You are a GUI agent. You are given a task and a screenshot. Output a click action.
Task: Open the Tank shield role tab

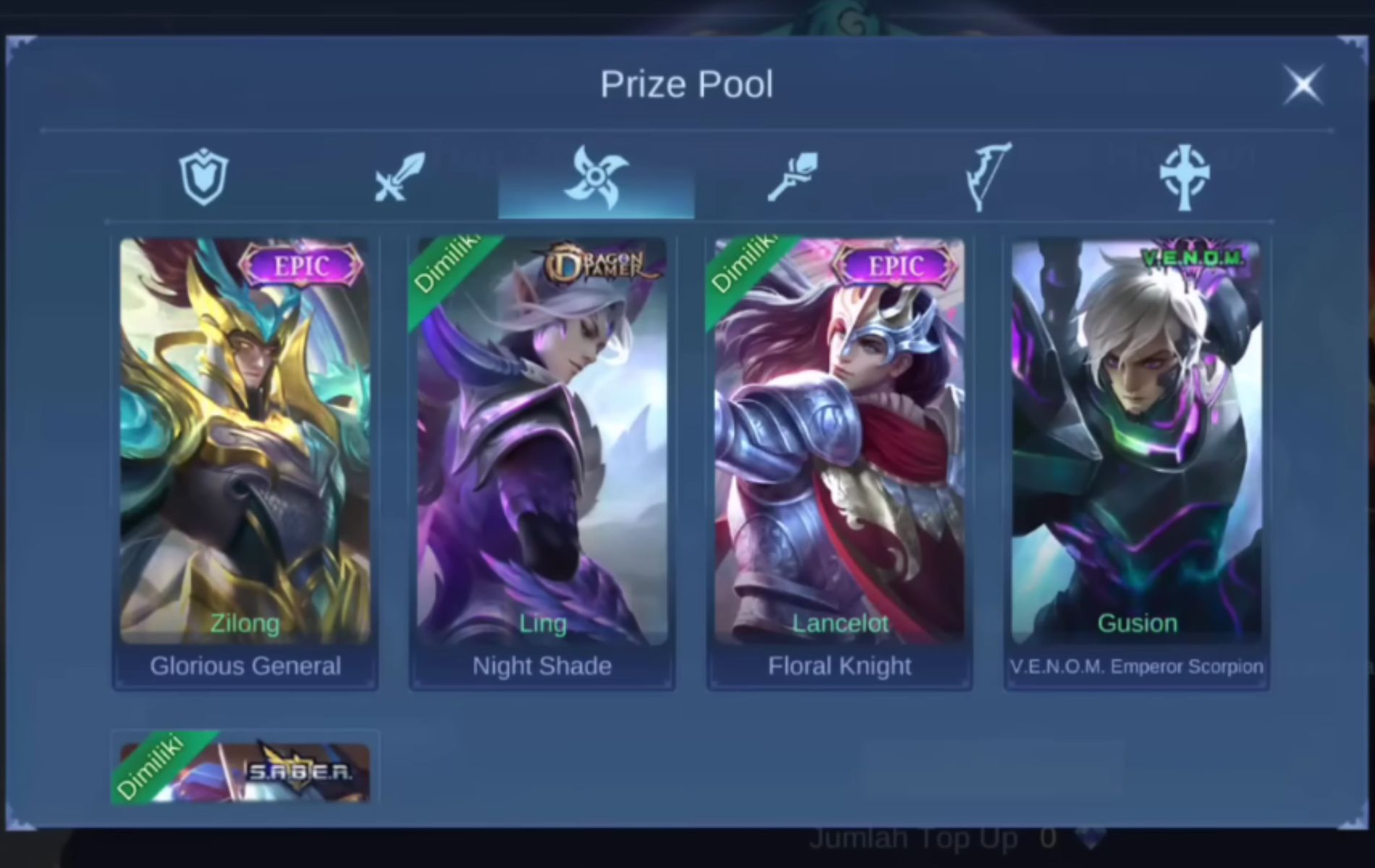click(x=203, y=176)
